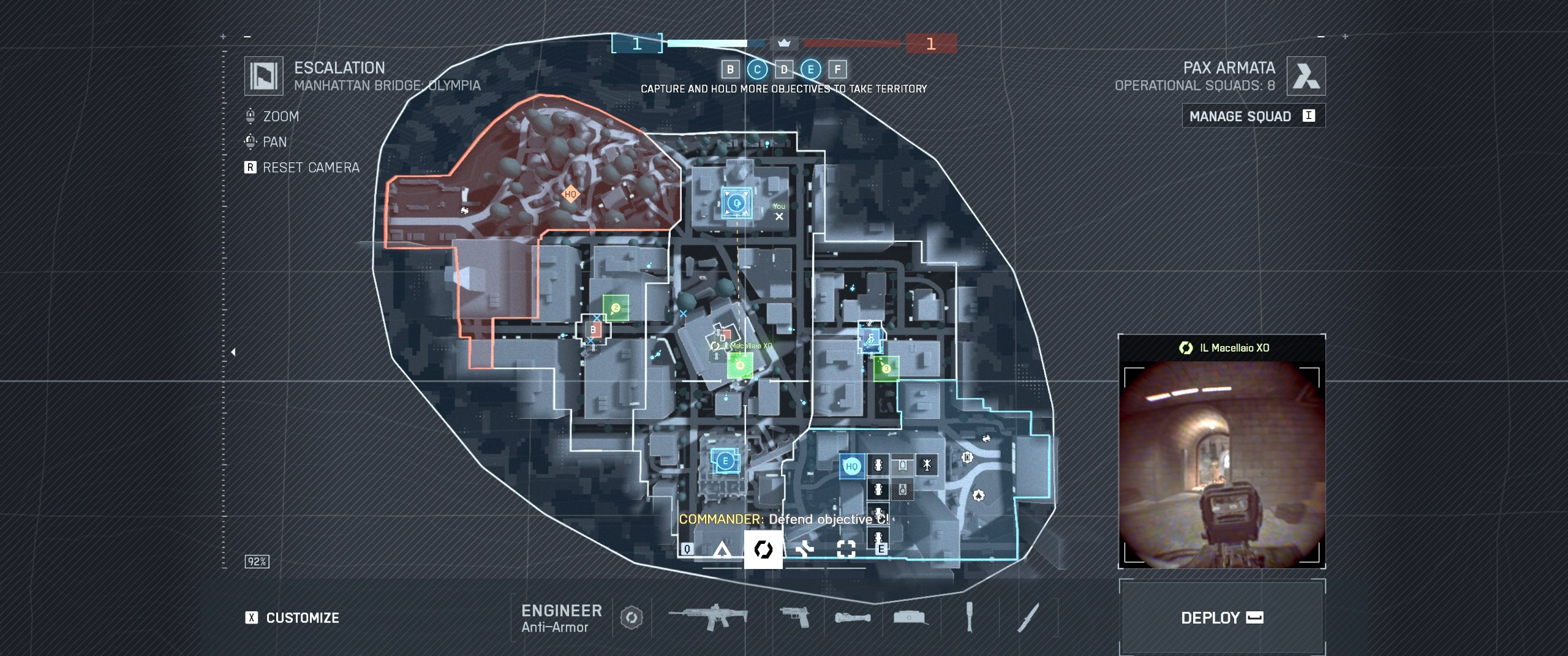Select the rocket launcher gadget slot
This screenshot has width=1568, height=656.
(853, 617)
